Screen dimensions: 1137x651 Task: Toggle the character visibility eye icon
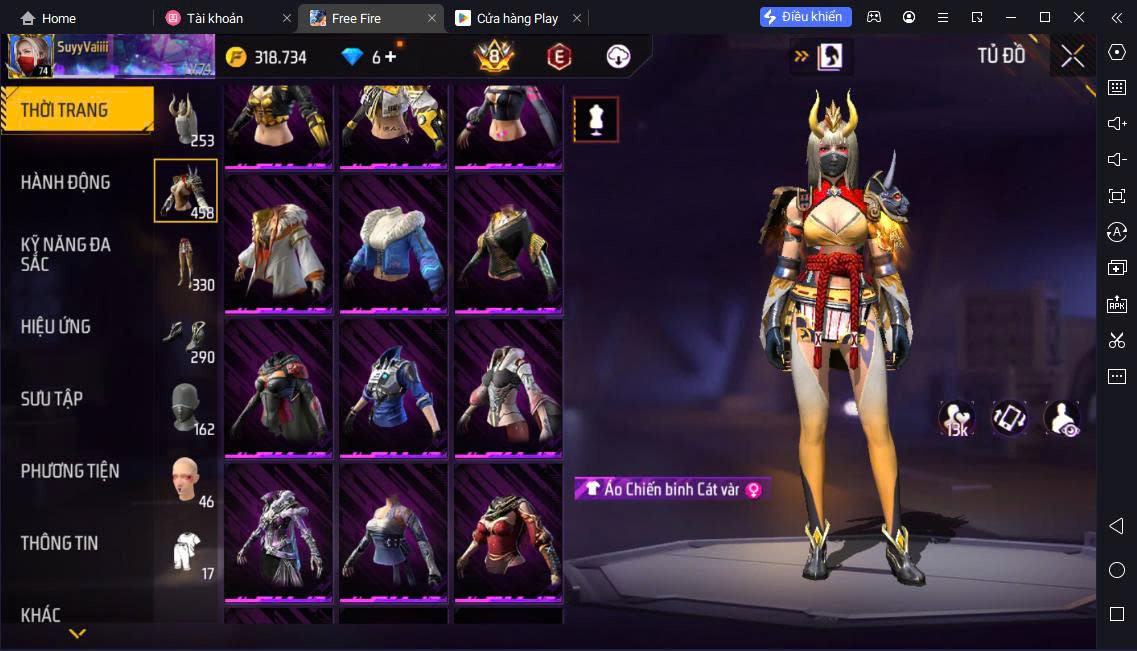(x=1062, y=417)
